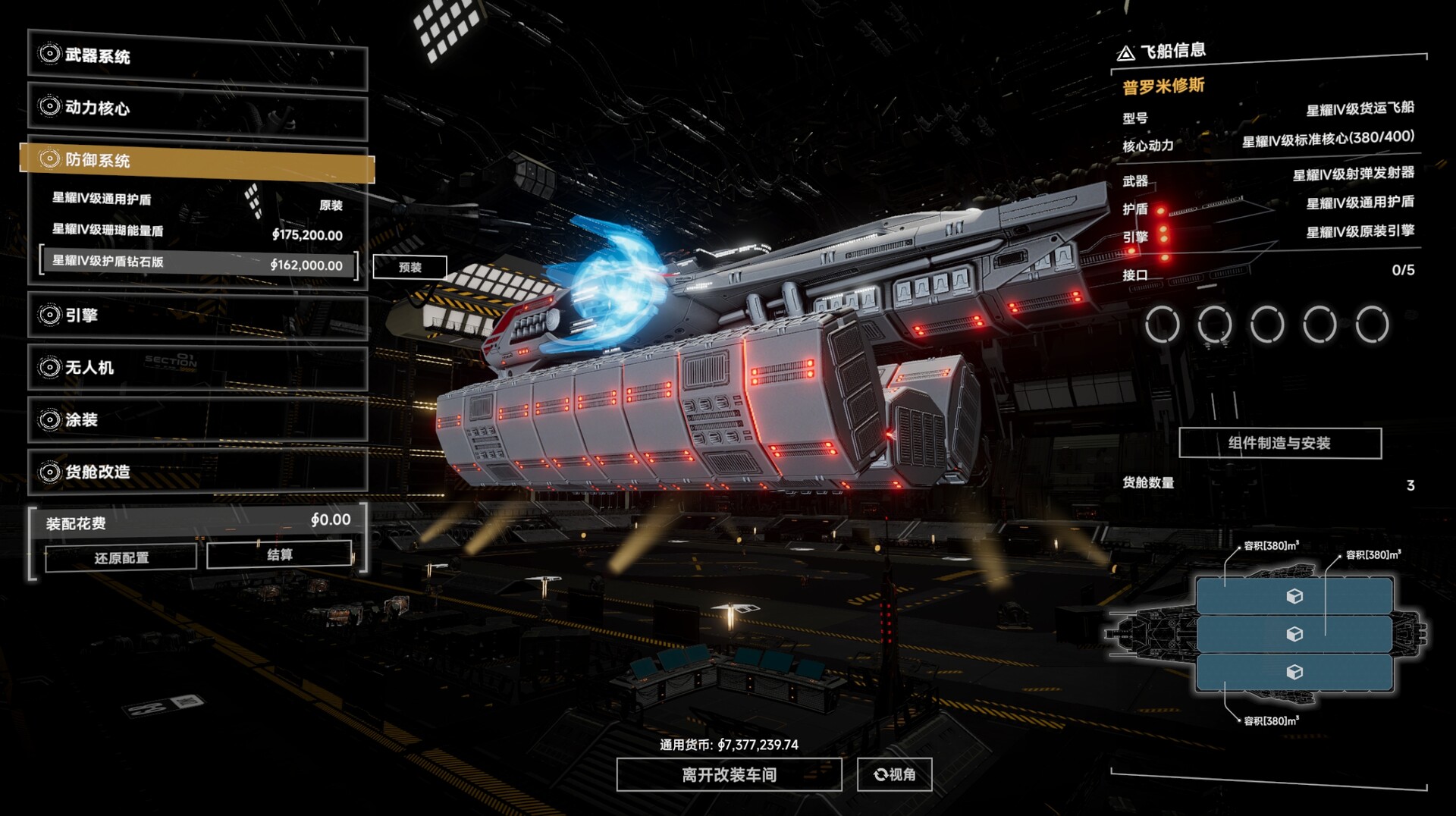Image resolution: width=1456 pixels, height=816 pixels.
Task: Select 星耀IV级护盾钻石版 shield row
Action: (197, 263)
